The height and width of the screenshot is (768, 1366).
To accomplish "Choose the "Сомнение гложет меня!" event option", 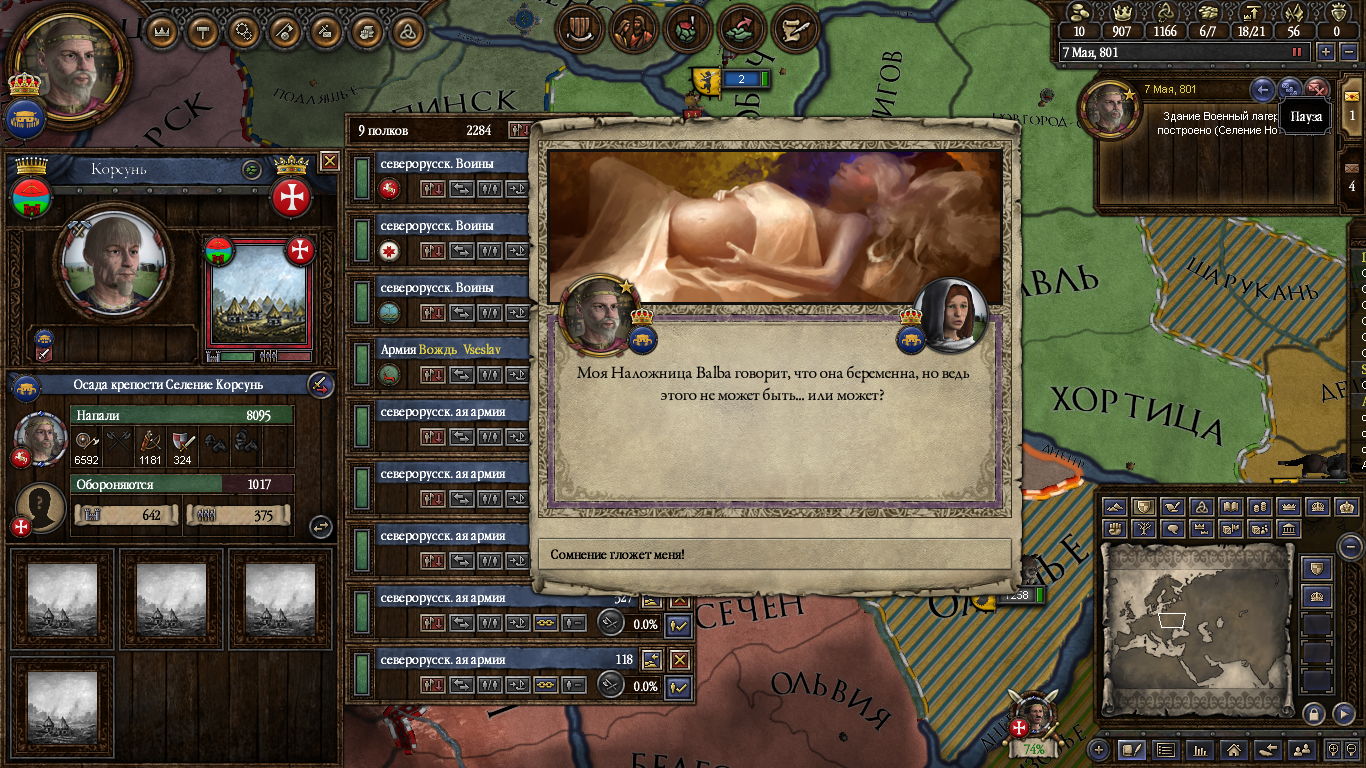I will click(775, 554).
